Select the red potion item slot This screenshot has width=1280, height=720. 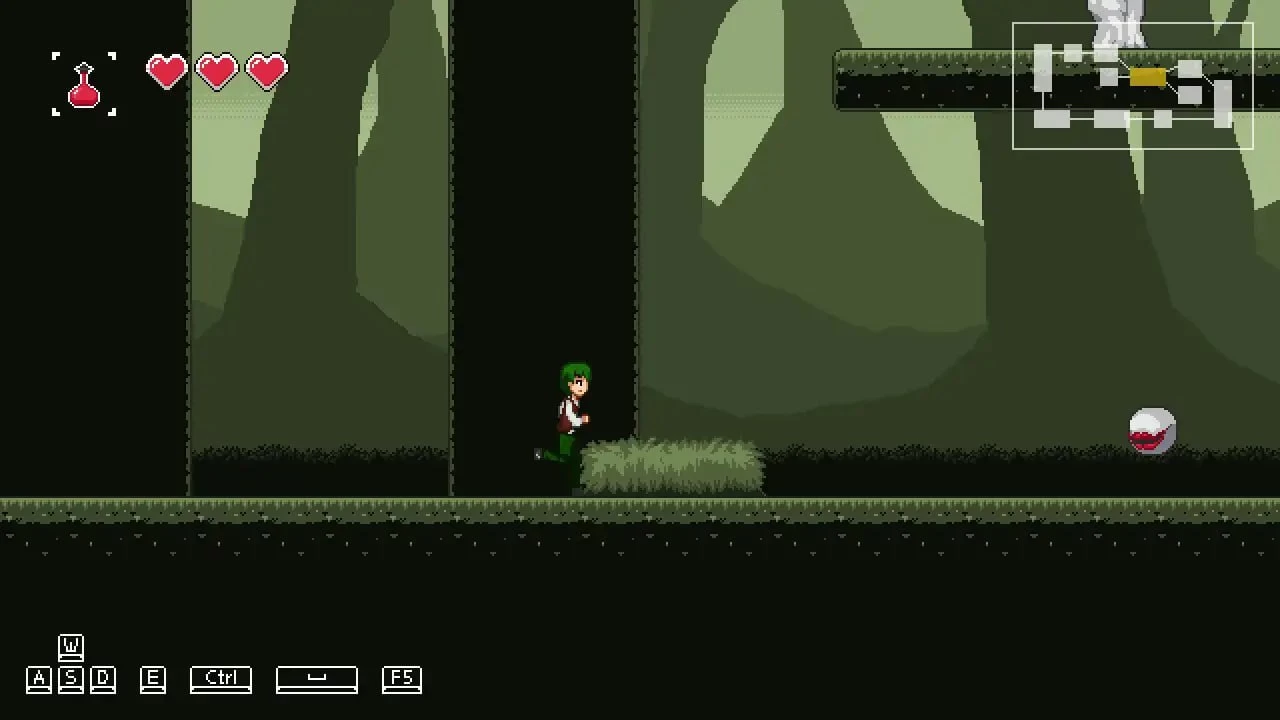(84, 84)
